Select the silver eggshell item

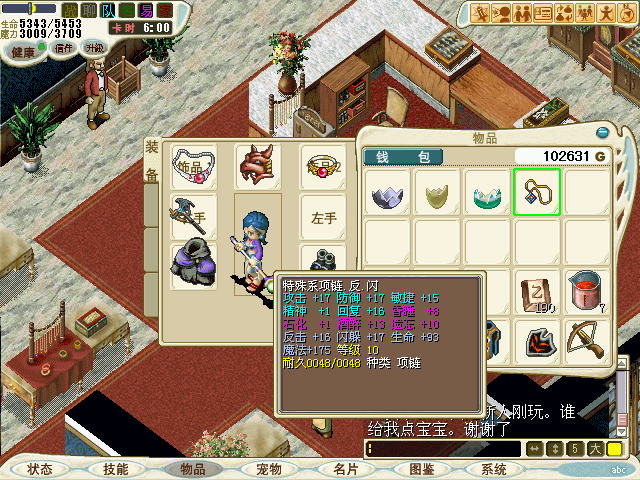(387, 193)
